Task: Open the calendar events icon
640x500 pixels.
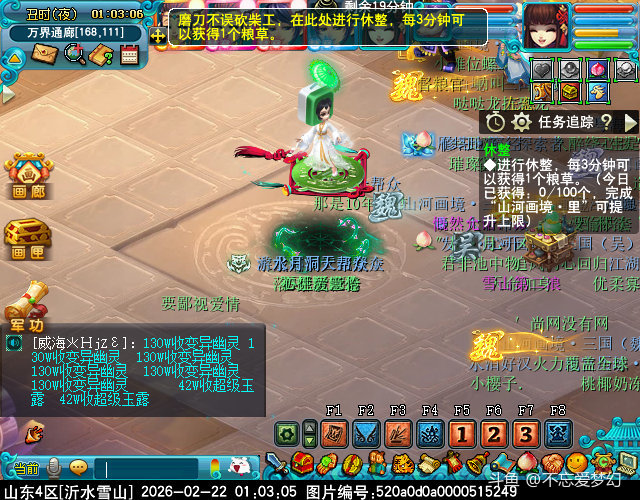Action: point(129,54)
